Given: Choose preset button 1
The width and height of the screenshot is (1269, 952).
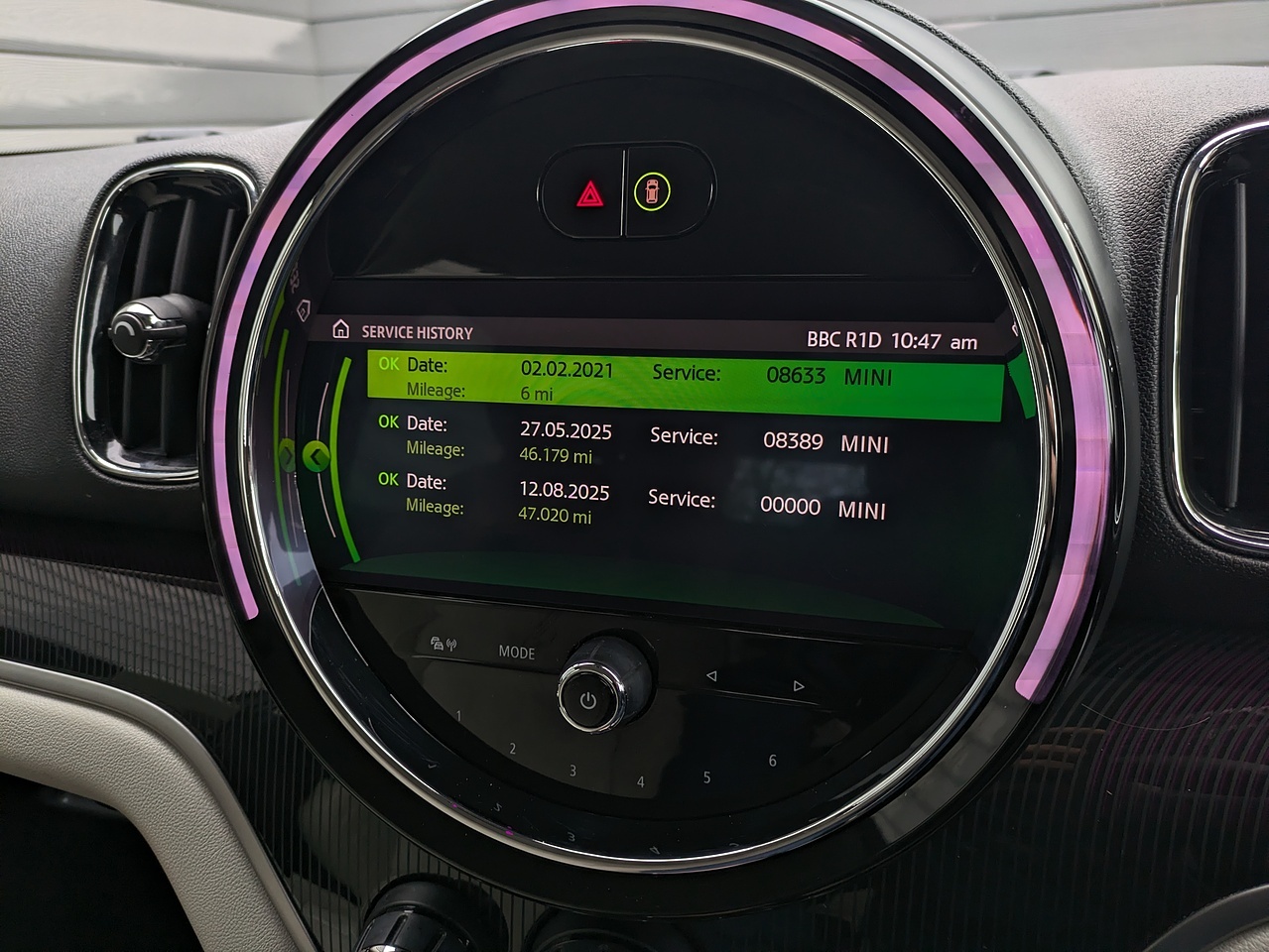Looking at the screenshot, I should pos(458,716).
